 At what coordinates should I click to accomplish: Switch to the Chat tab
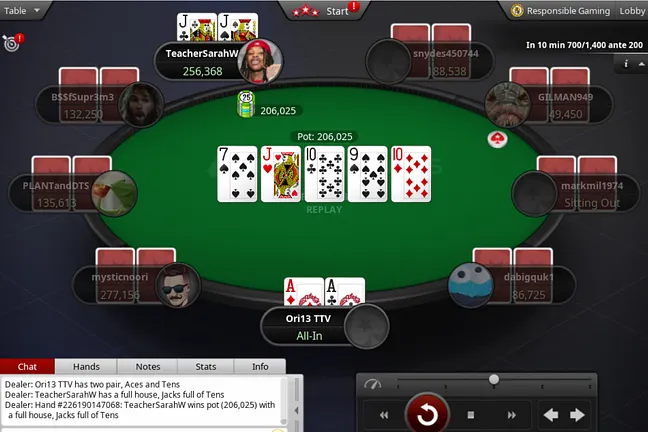[27, 367]
